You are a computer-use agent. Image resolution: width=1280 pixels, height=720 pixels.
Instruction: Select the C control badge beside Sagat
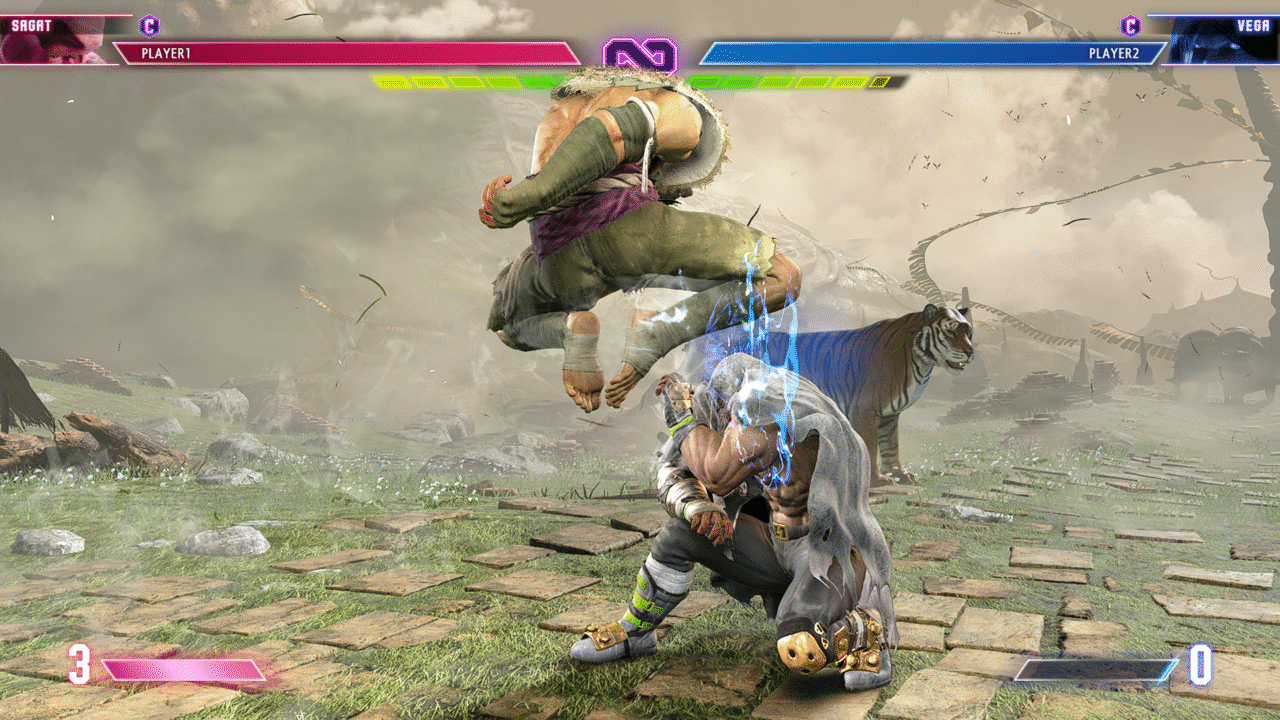point(150,25)
